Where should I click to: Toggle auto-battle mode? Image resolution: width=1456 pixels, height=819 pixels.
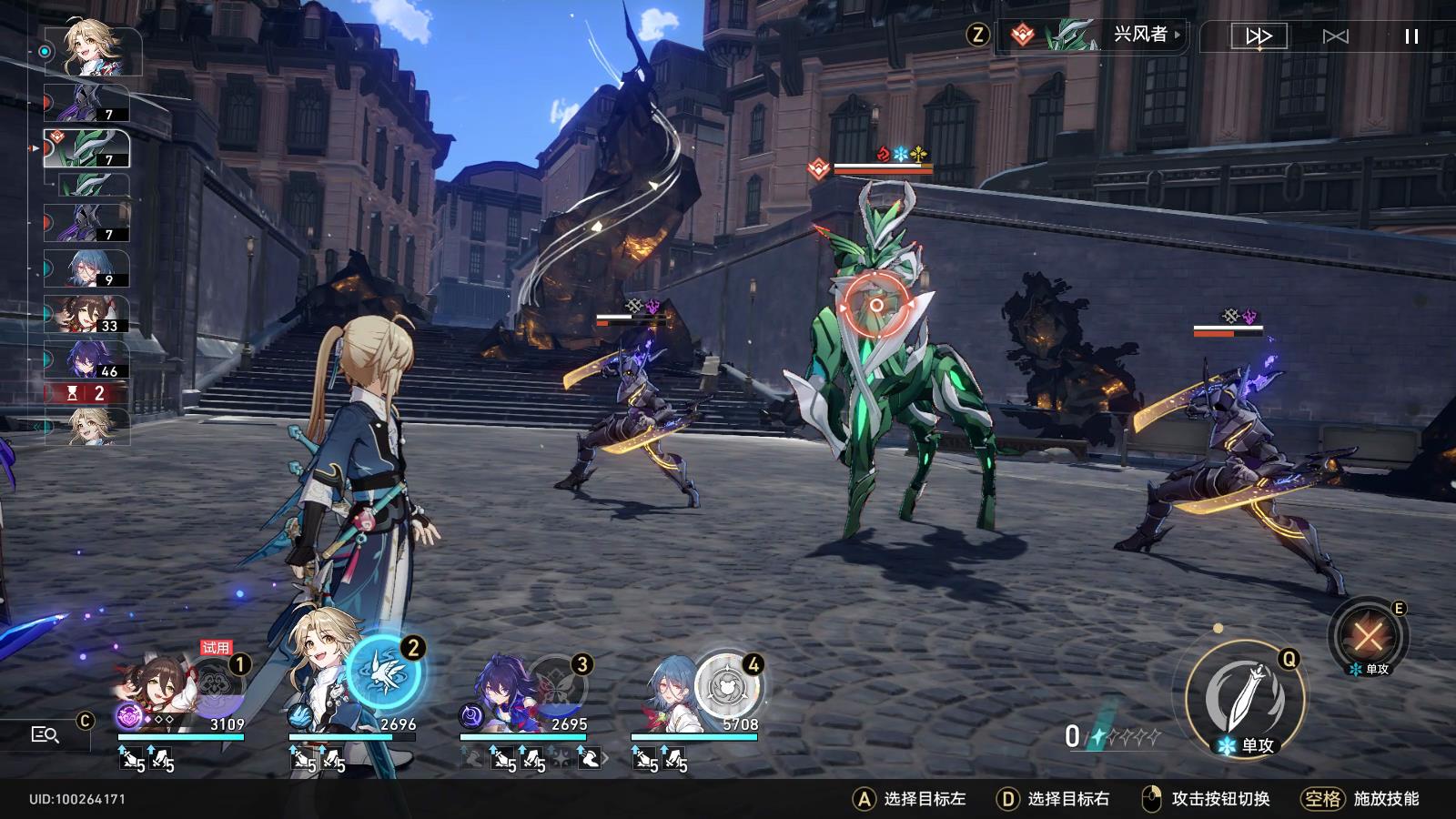pos(1335,36)
